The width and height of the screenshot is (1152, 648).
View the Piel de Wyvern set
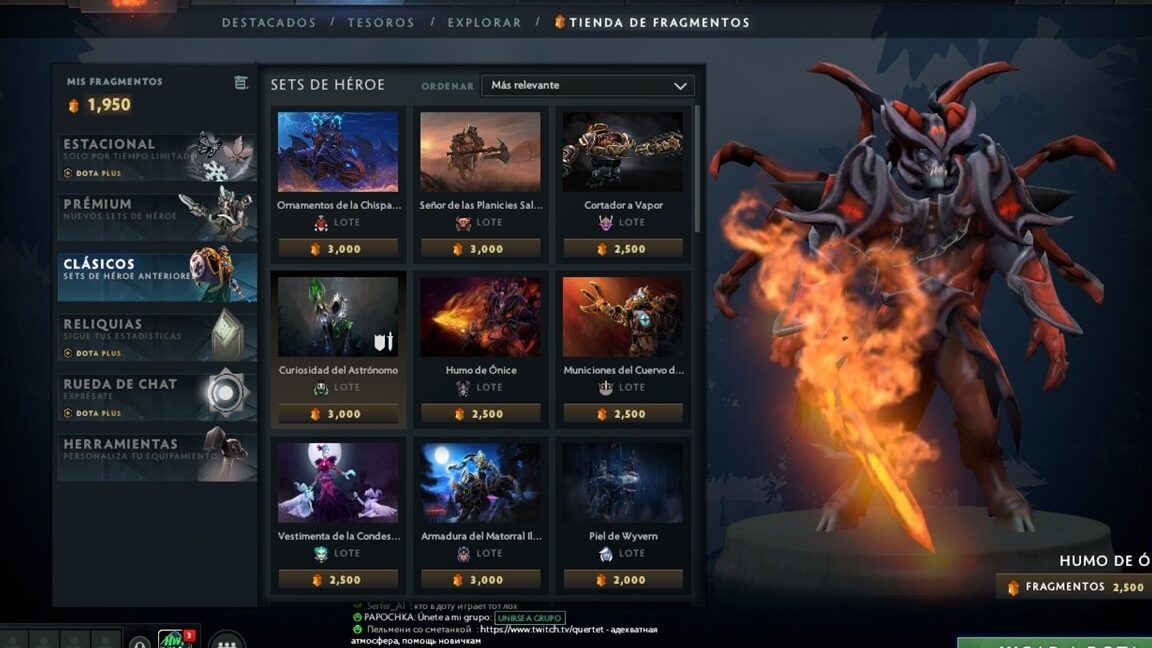point(623,483)
